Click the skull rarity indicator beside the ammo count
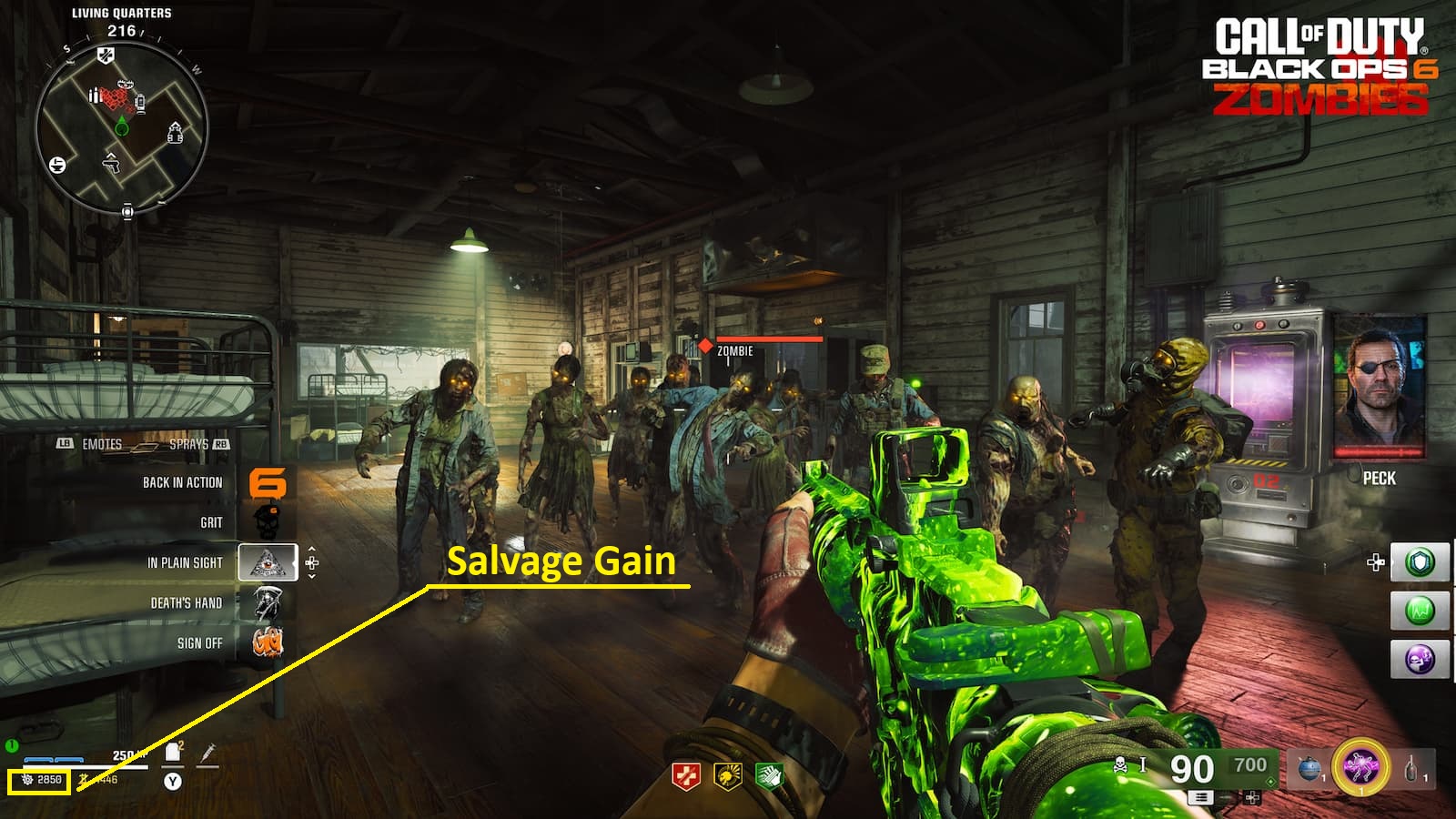The image size is (1456, 819). (x=1120, y=764)
